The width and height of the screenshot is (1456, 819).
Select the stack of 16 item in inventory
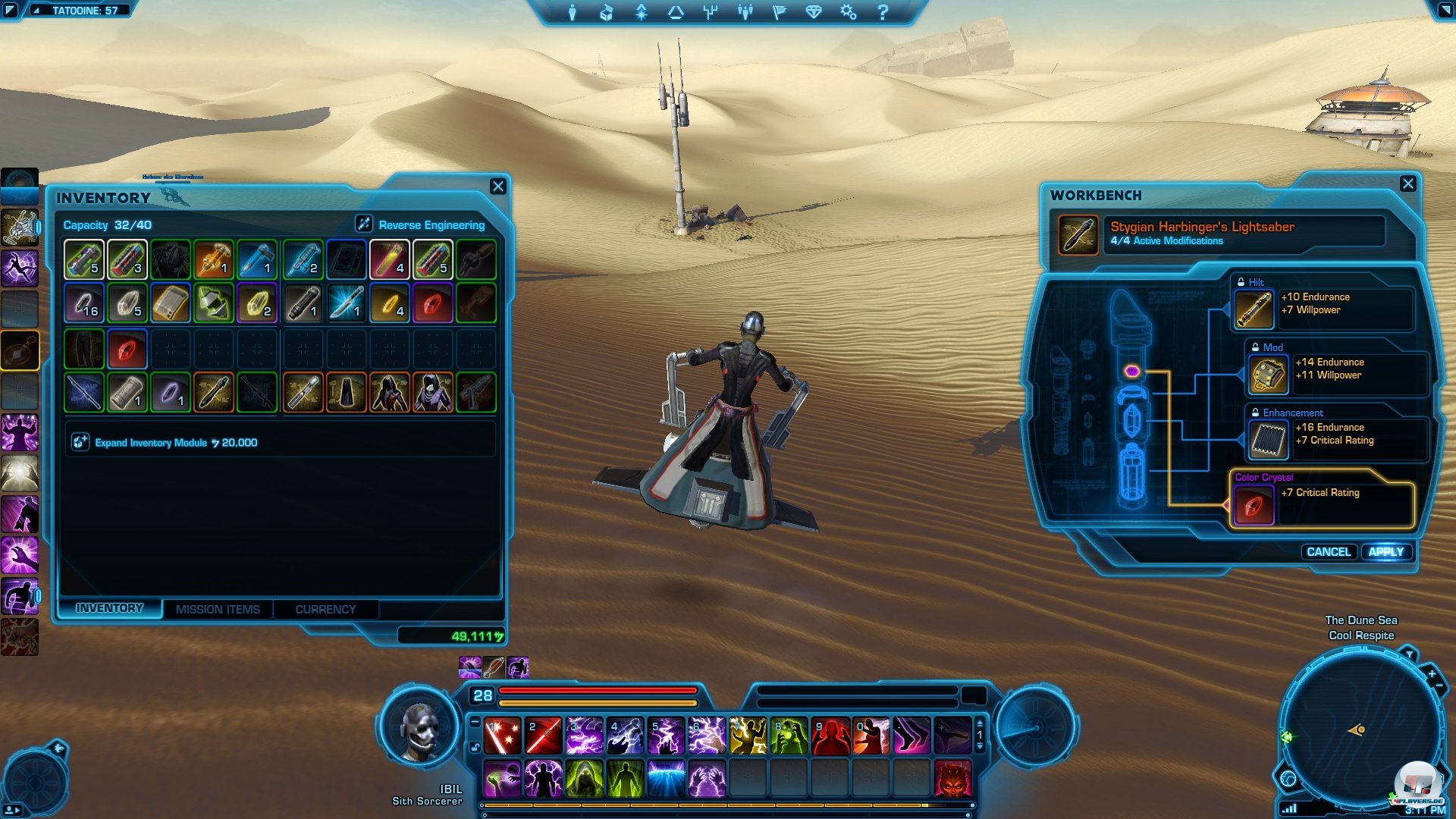83,303
